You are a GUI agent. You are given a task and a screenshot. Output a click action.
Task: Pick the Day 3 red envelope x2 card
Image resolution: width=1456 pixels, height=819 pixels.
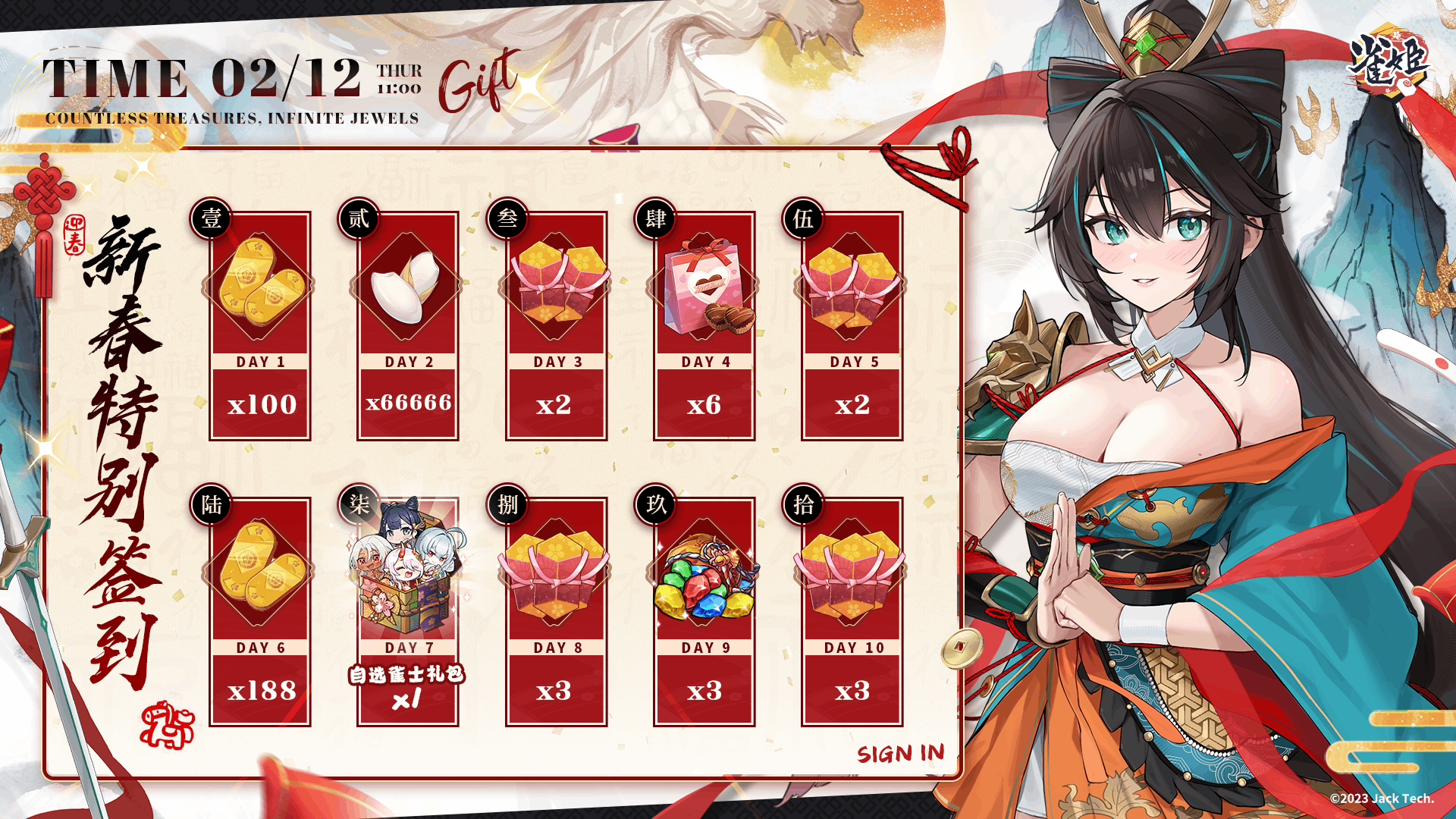tap(556, 326)
